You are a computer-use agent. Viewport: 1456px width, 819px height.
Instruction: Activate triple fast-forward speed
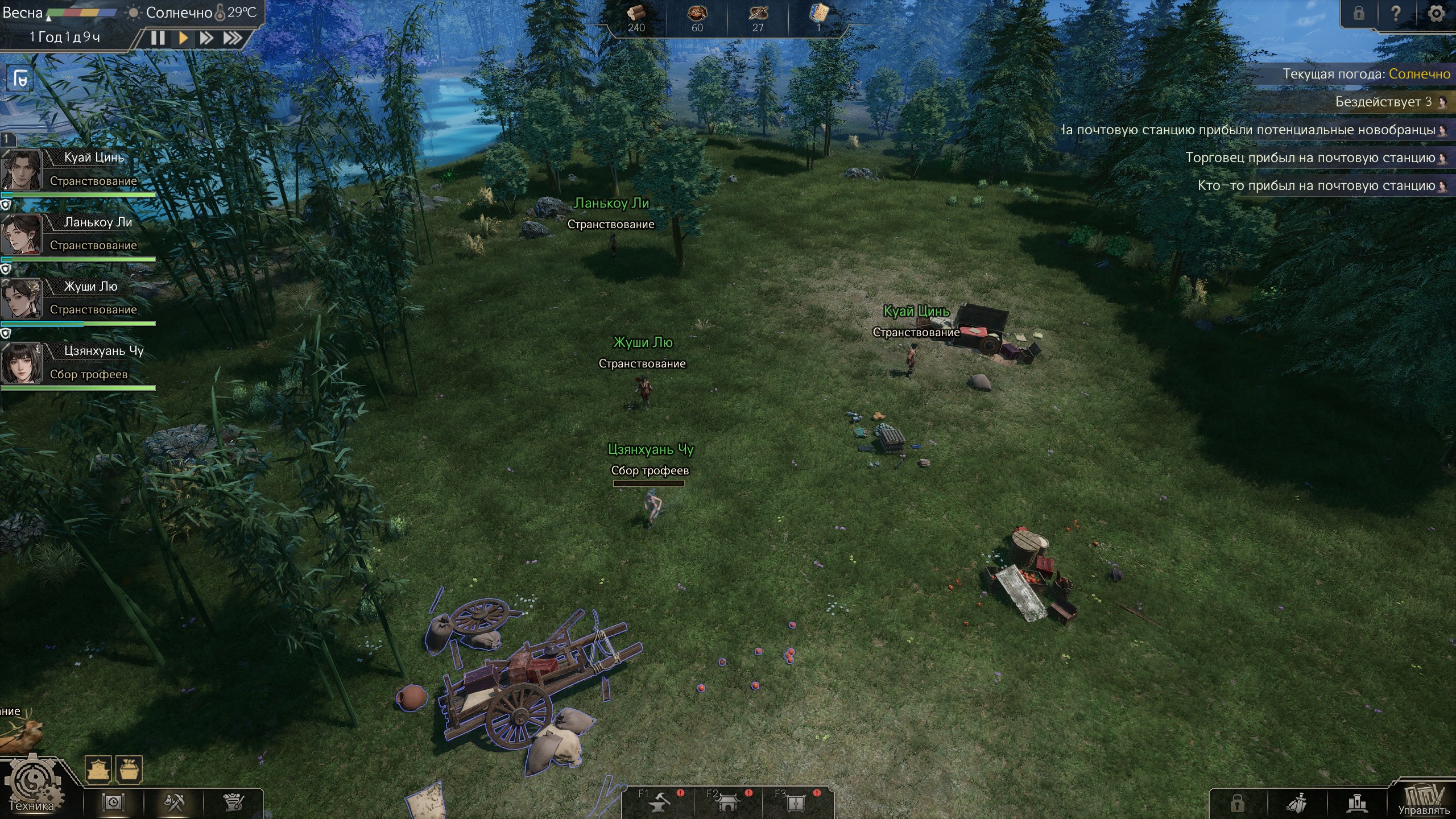coord(232,38)
